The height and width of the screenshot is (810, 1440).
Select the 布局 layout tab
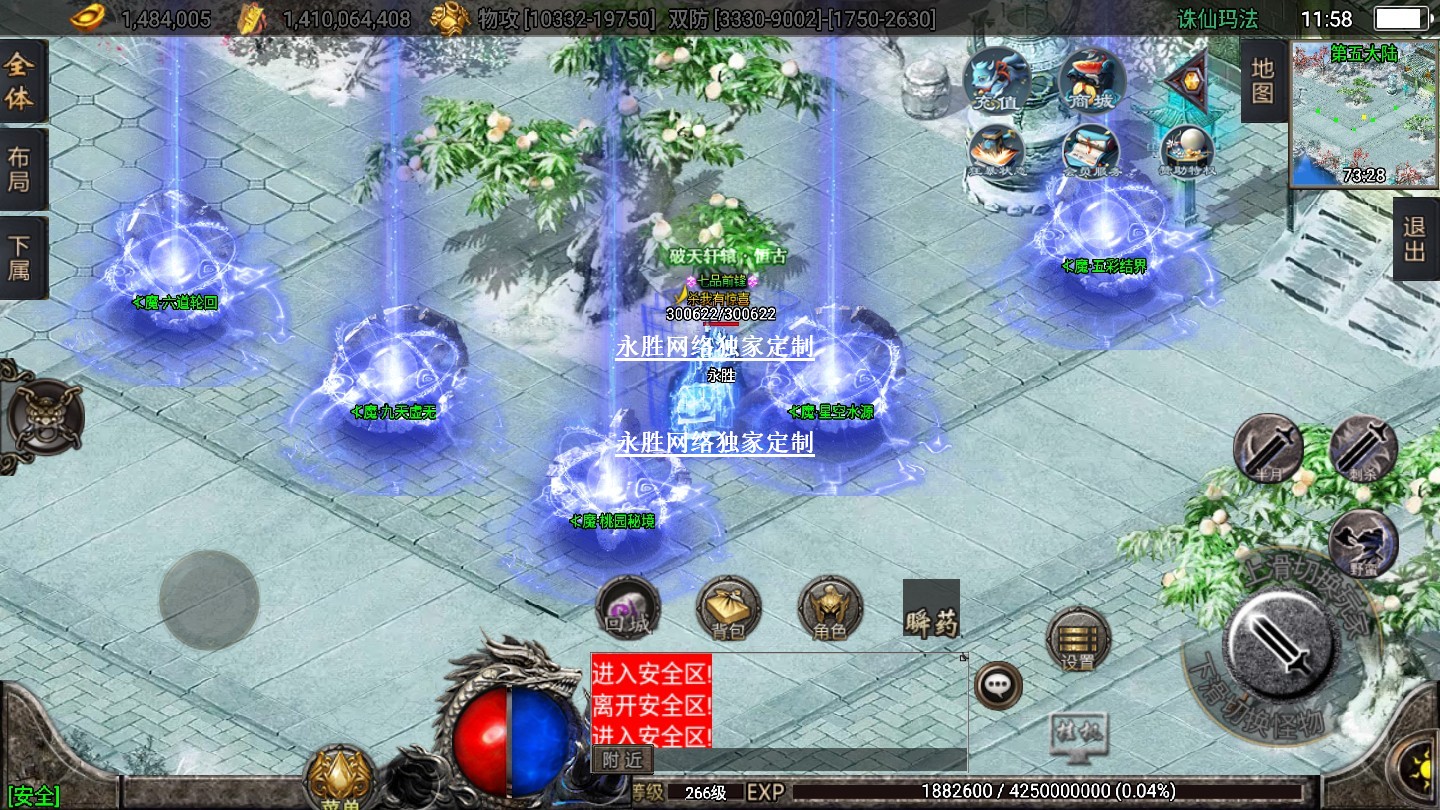[x=21, y=169]
